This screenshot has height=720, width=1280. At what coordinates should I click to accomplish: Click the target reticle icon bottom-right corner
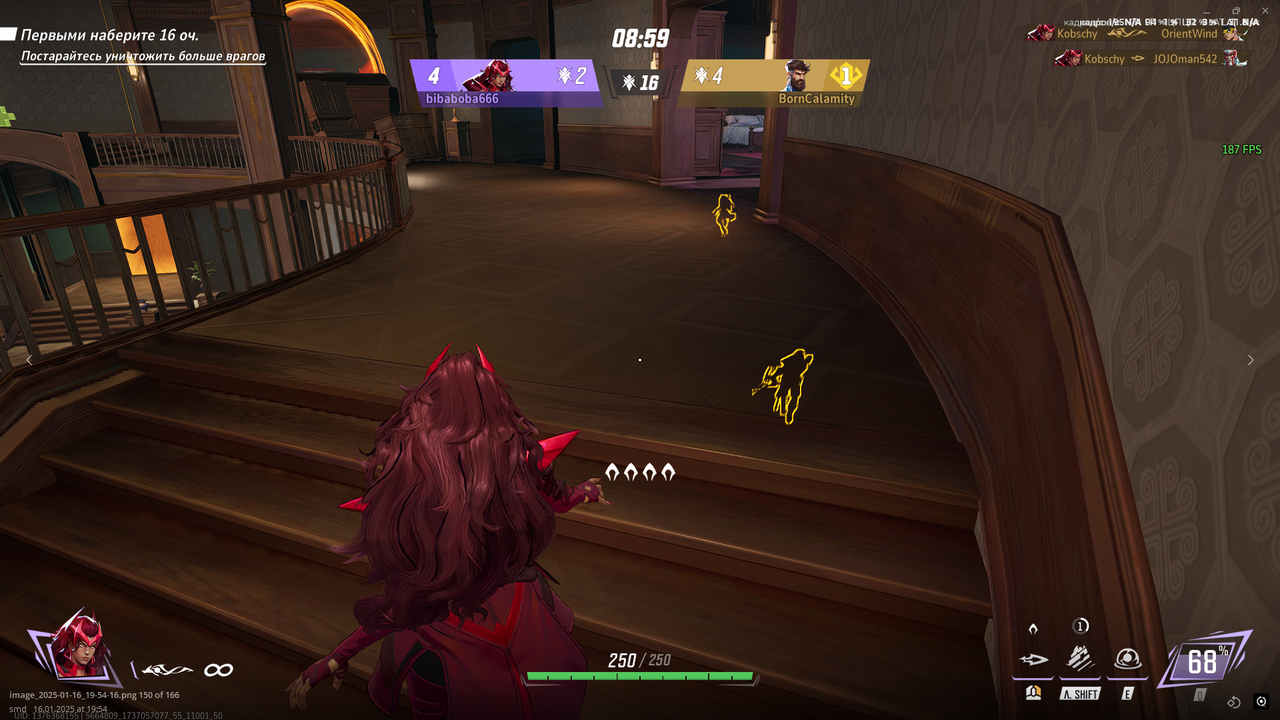point(1261,702)
